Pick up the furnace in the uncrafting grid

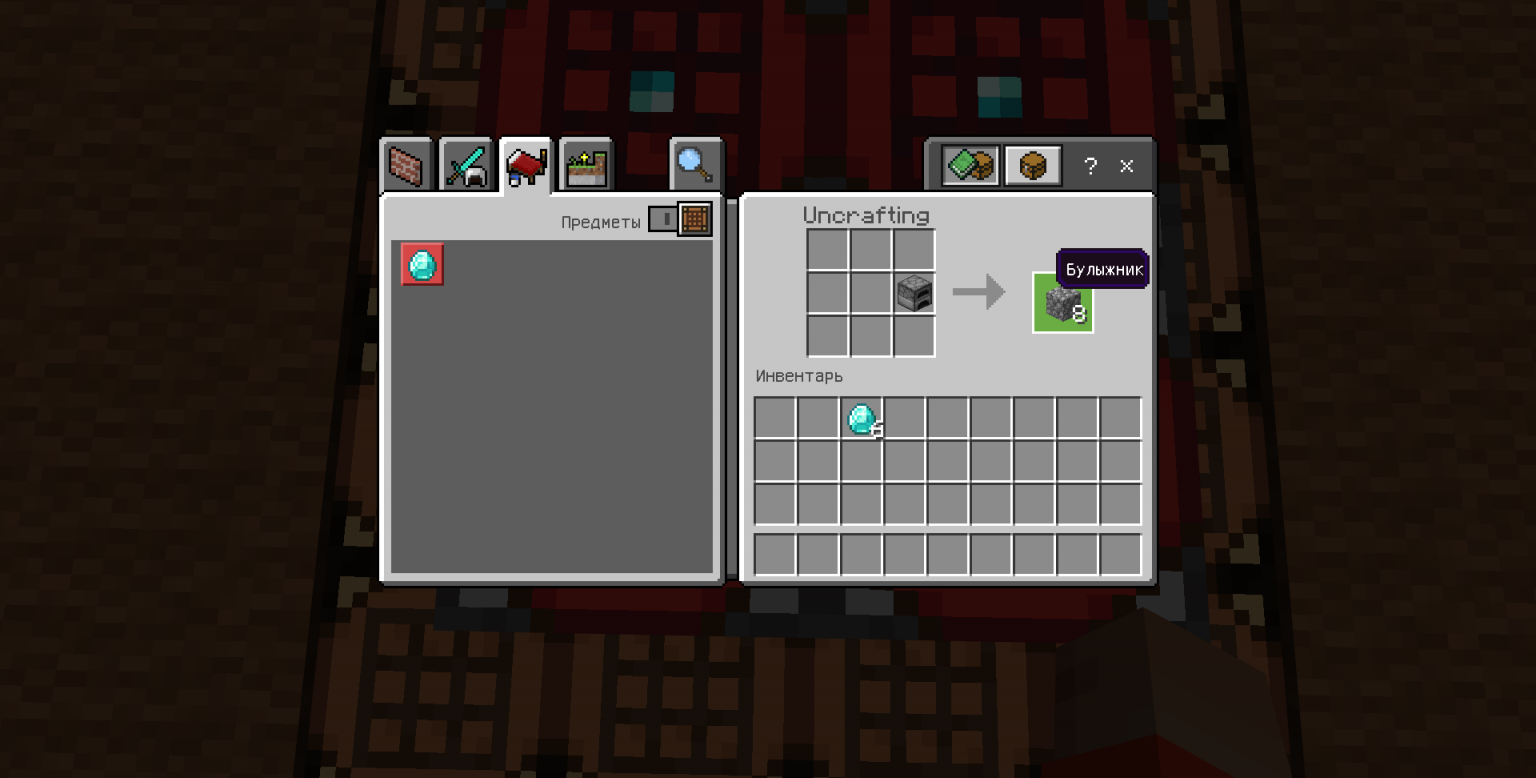click(x=914, y=293)
